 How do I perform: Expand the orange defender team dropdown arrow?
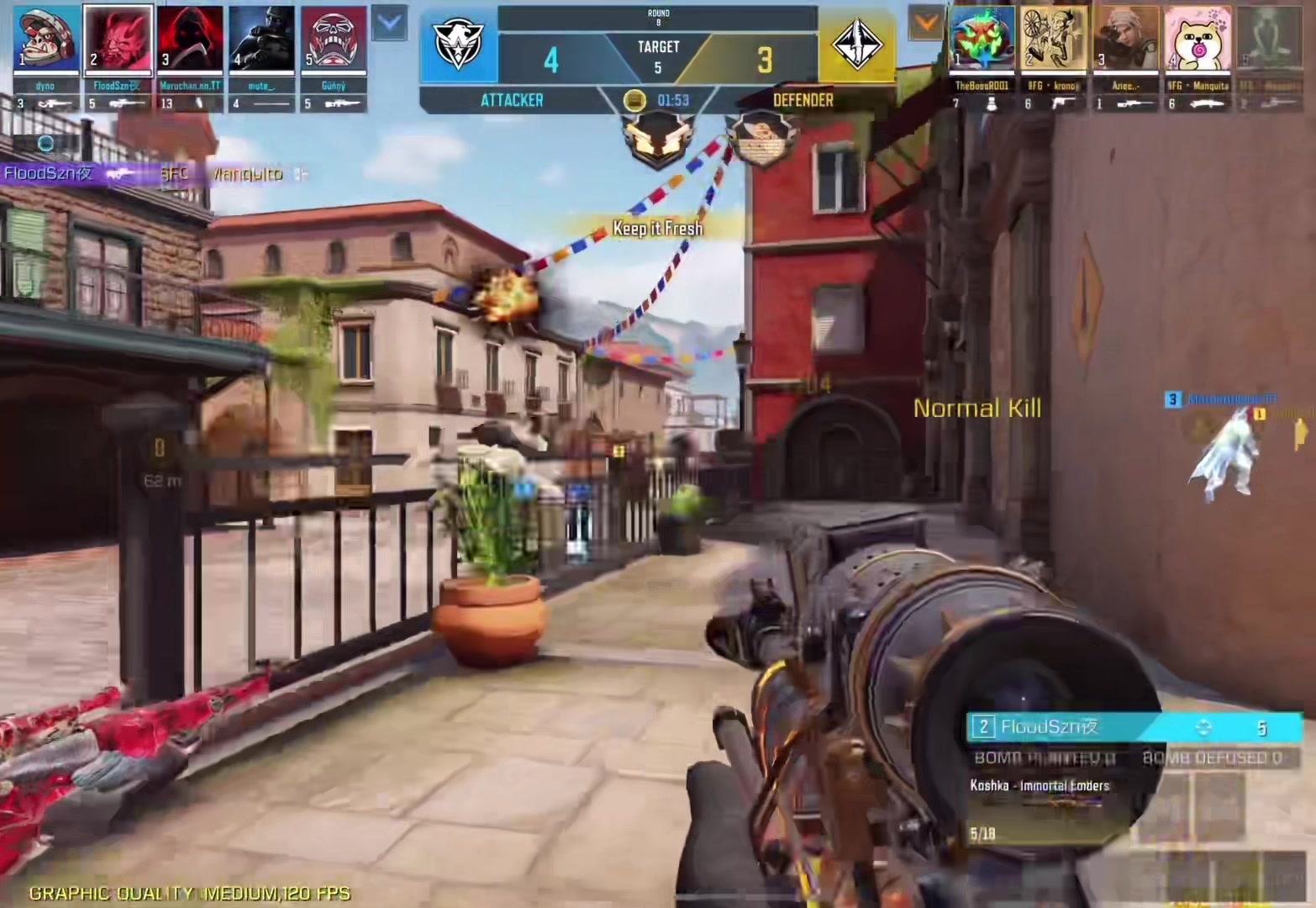926,24
